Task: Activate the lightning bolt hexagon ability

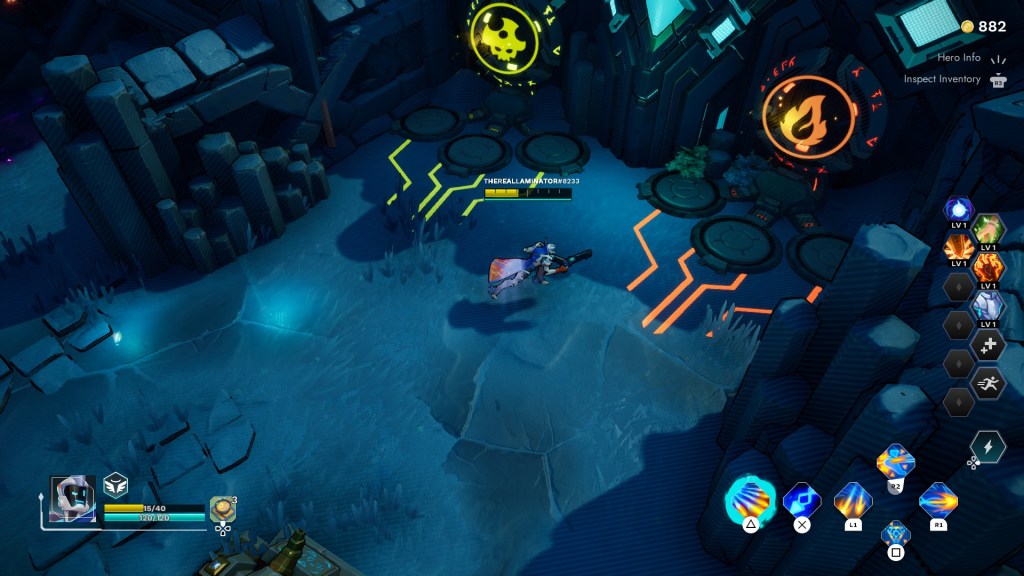Action: [x=988, y=447]
